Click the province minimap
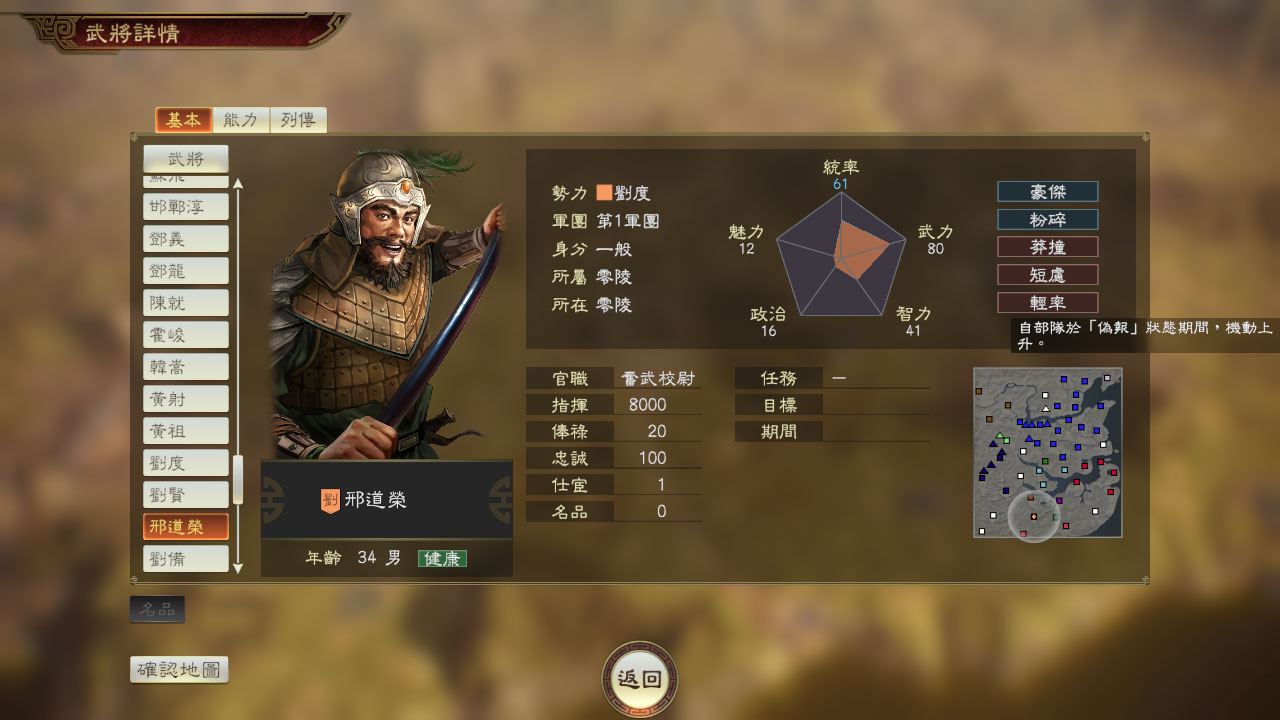The image size is (1280, 720). coord(1047,452)
